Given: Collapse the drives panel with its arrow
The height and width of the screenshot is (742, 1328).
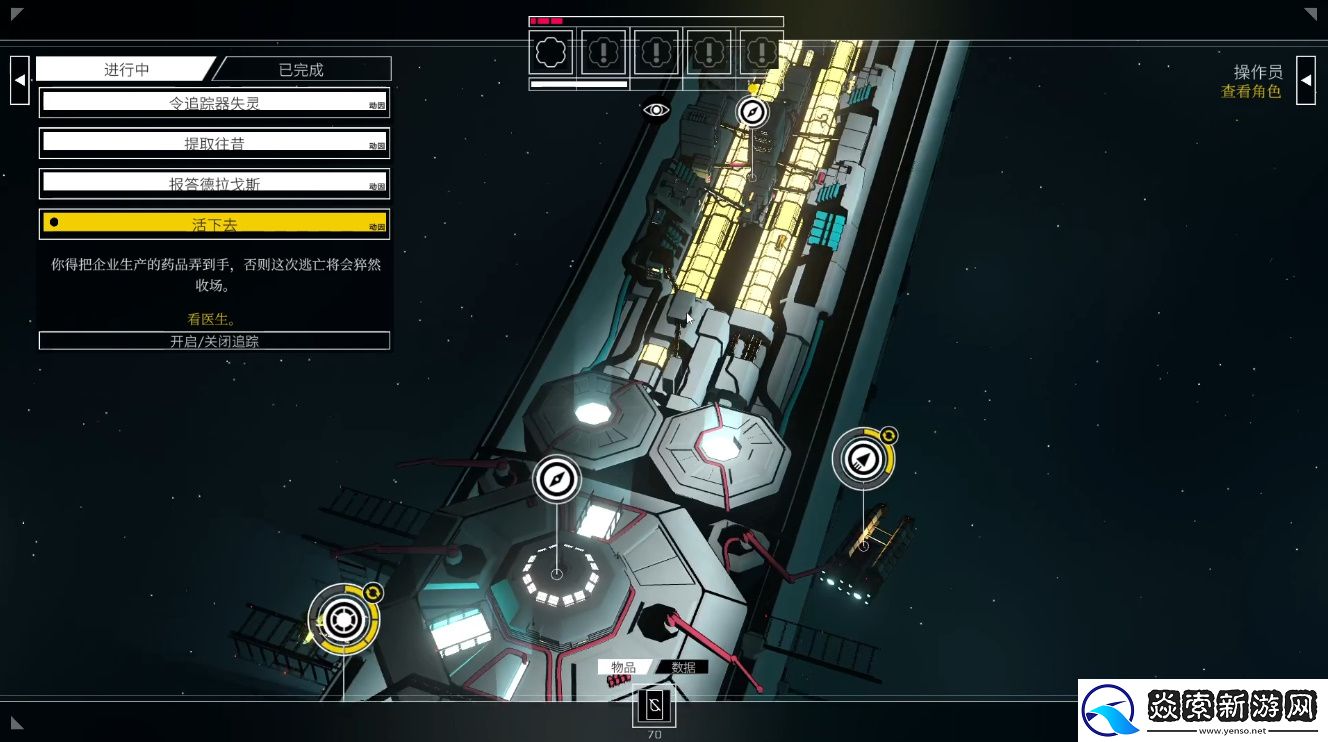Looking at the screenshot, I should 19,80.
